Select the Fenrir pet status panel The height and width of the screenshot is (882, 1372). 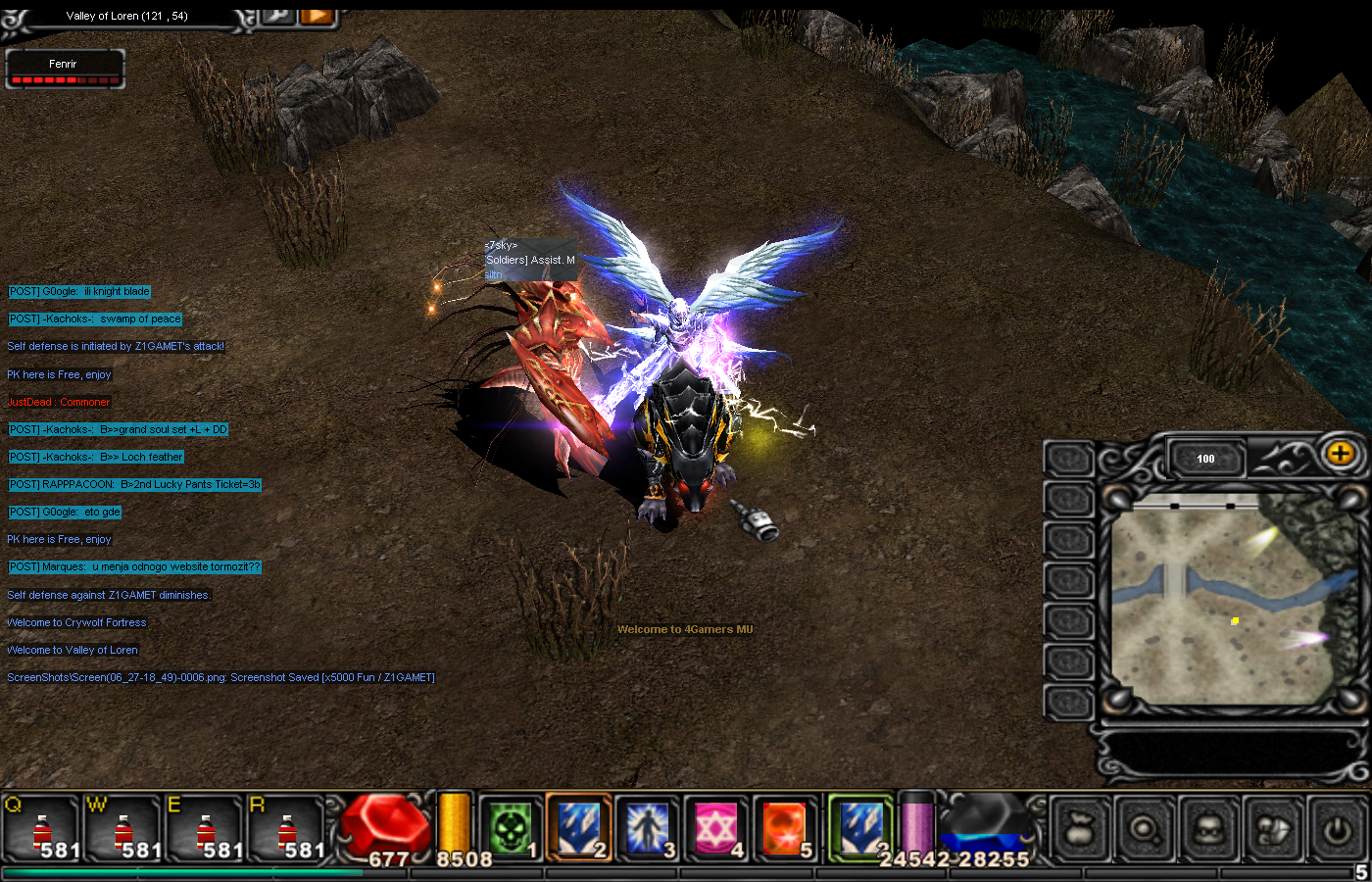[x=65, y=70]
